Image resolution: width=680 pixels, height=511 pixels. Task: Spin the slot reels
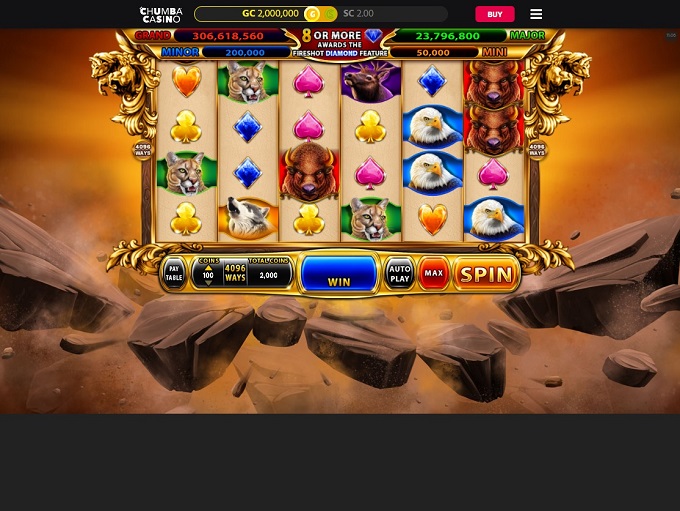pyautogui.click(x=486, y=274)
